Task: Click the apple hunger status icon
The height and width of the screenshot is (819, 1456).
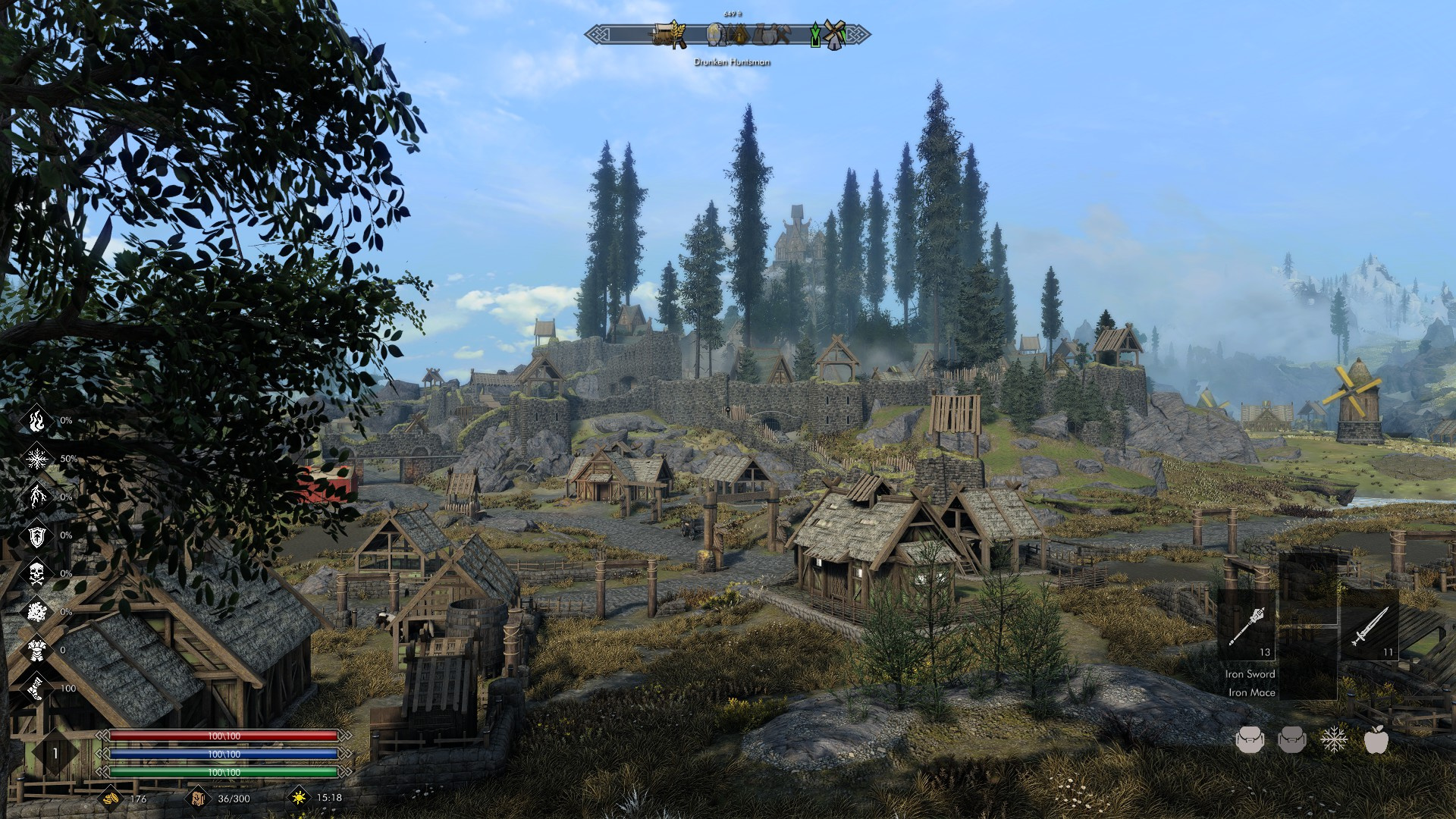Action: [x=1376, y=739]
